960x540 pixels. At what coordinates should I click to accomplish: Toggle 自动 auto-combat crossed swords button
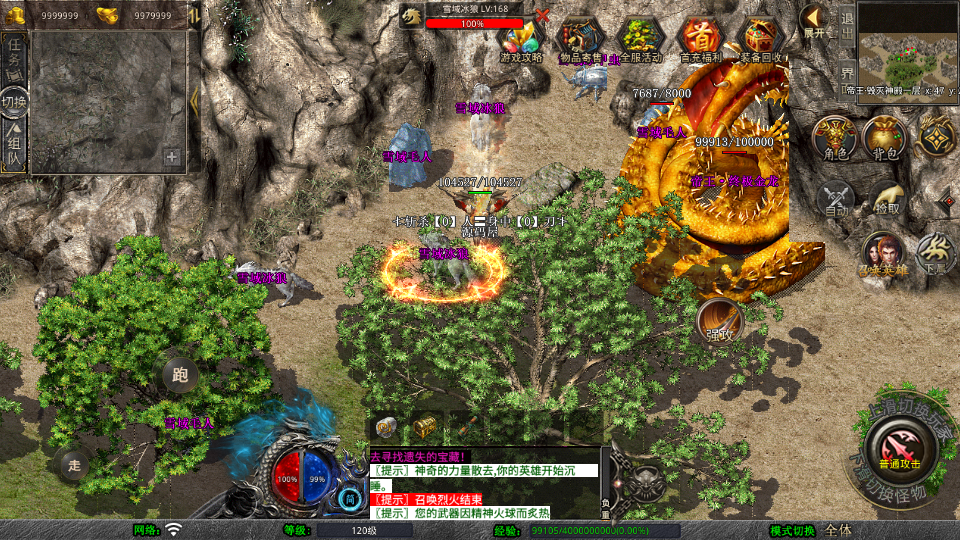(x=836, y=198)
